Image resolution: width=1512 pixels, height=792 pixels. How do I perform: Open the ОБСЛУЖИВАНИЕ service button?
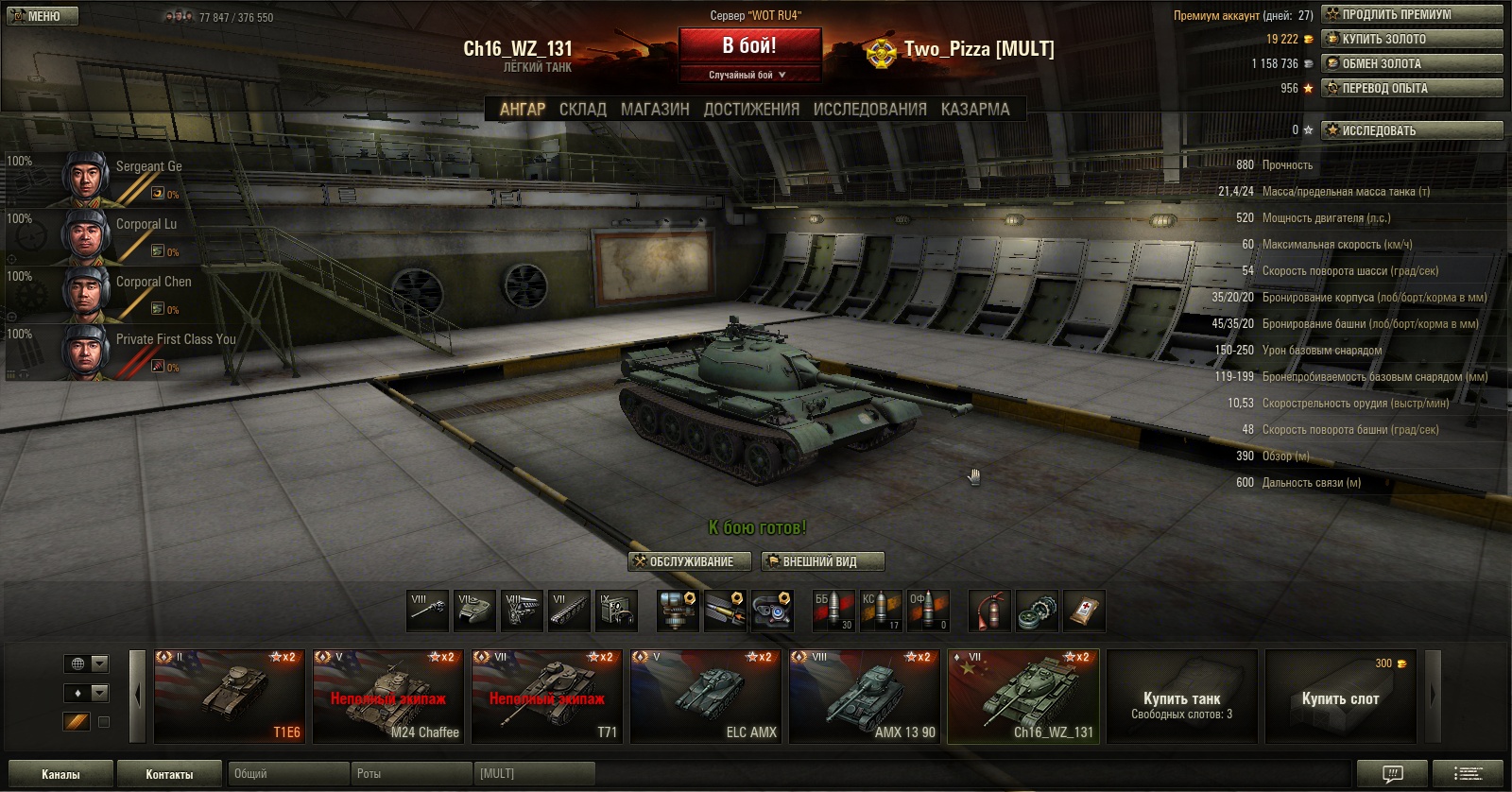click(x=690, y=561)
